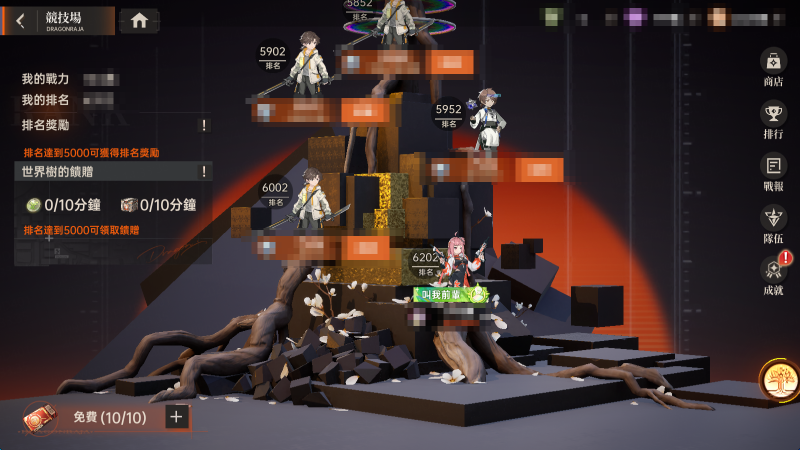Viewport: 800px width, 450px height.
Task: Go back from the arena screen
Action: [21, 21]
